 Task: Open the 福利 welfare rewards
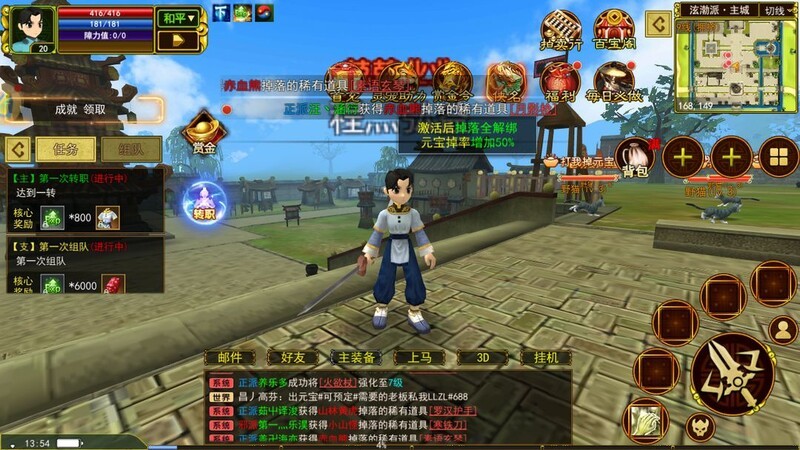coord(560,82)
